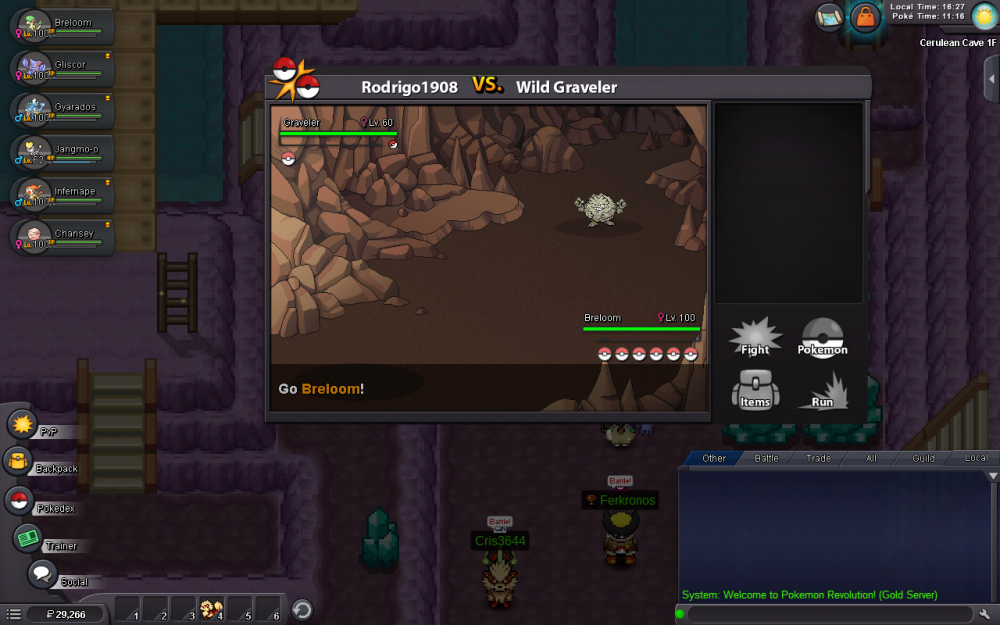1000x625 pixels.
Task: Open the Social menu
Action: pos(41,574)
